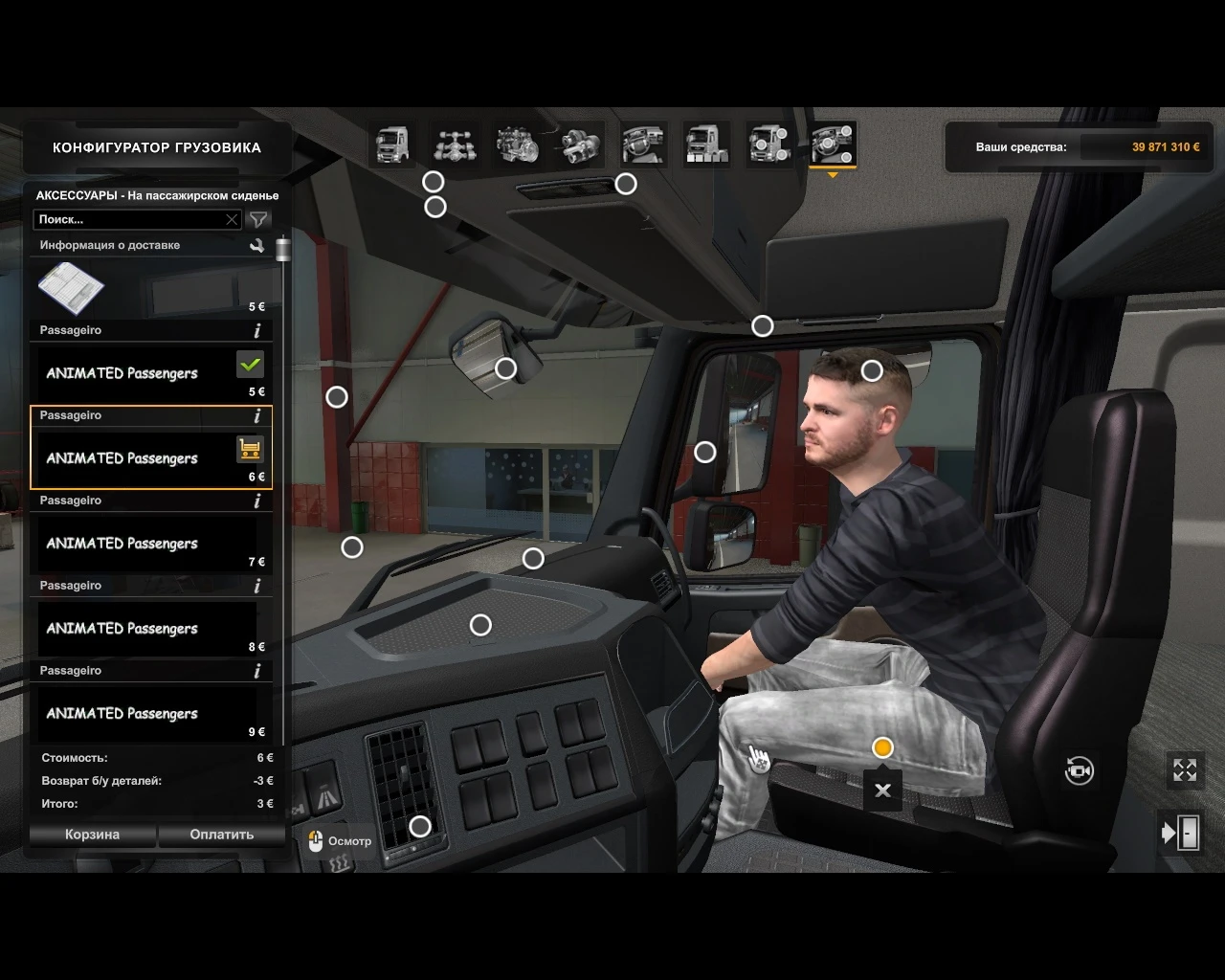Open the search filter funnel icon
The image size is (1225, 980).
(258, 219)
